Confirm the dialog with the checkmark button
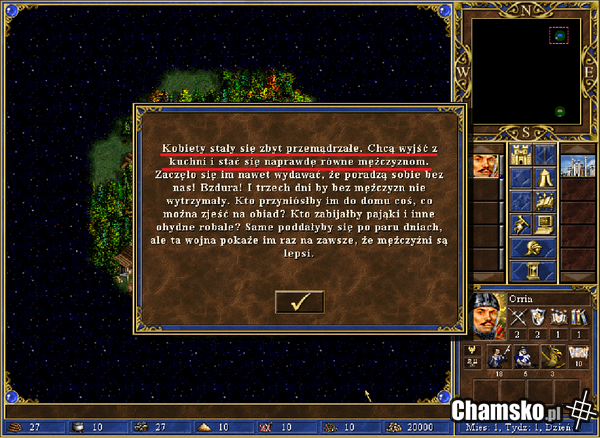The width and height of the screenshot is (600, 438). tap(299, 301)
